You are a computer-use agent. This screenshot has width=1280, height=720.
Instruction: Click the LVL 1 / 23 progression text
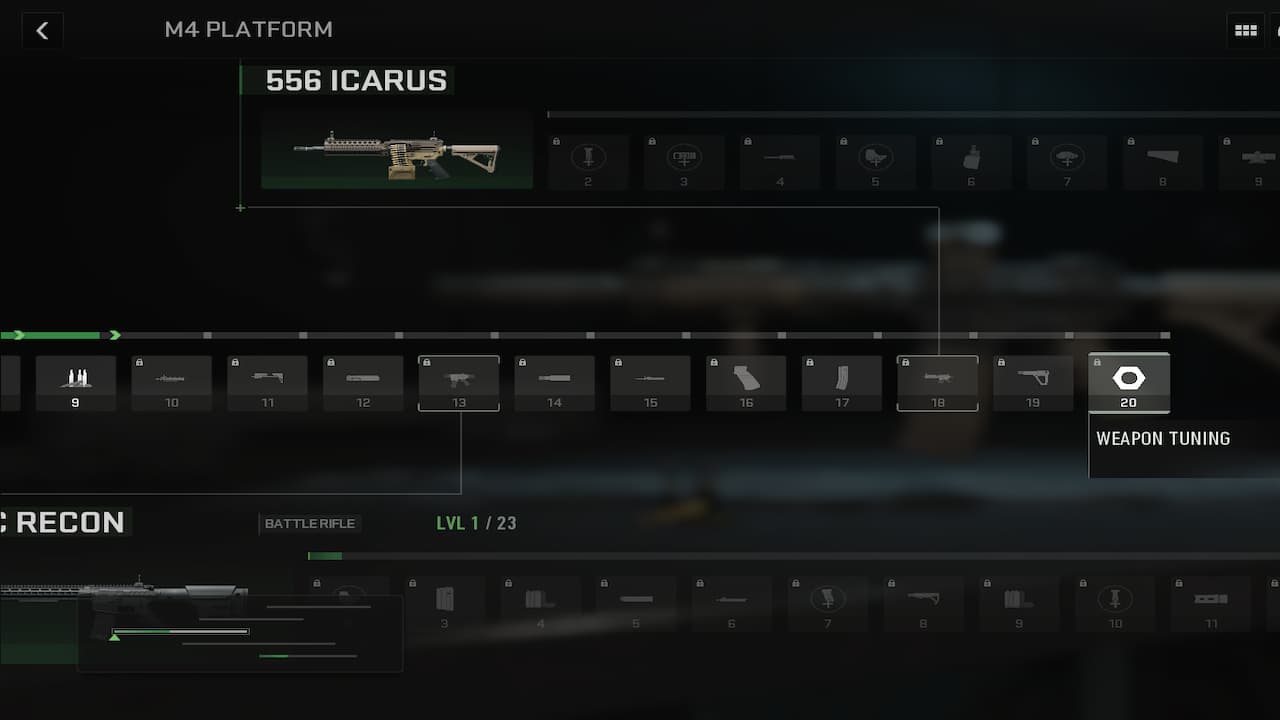coord(477,522)
